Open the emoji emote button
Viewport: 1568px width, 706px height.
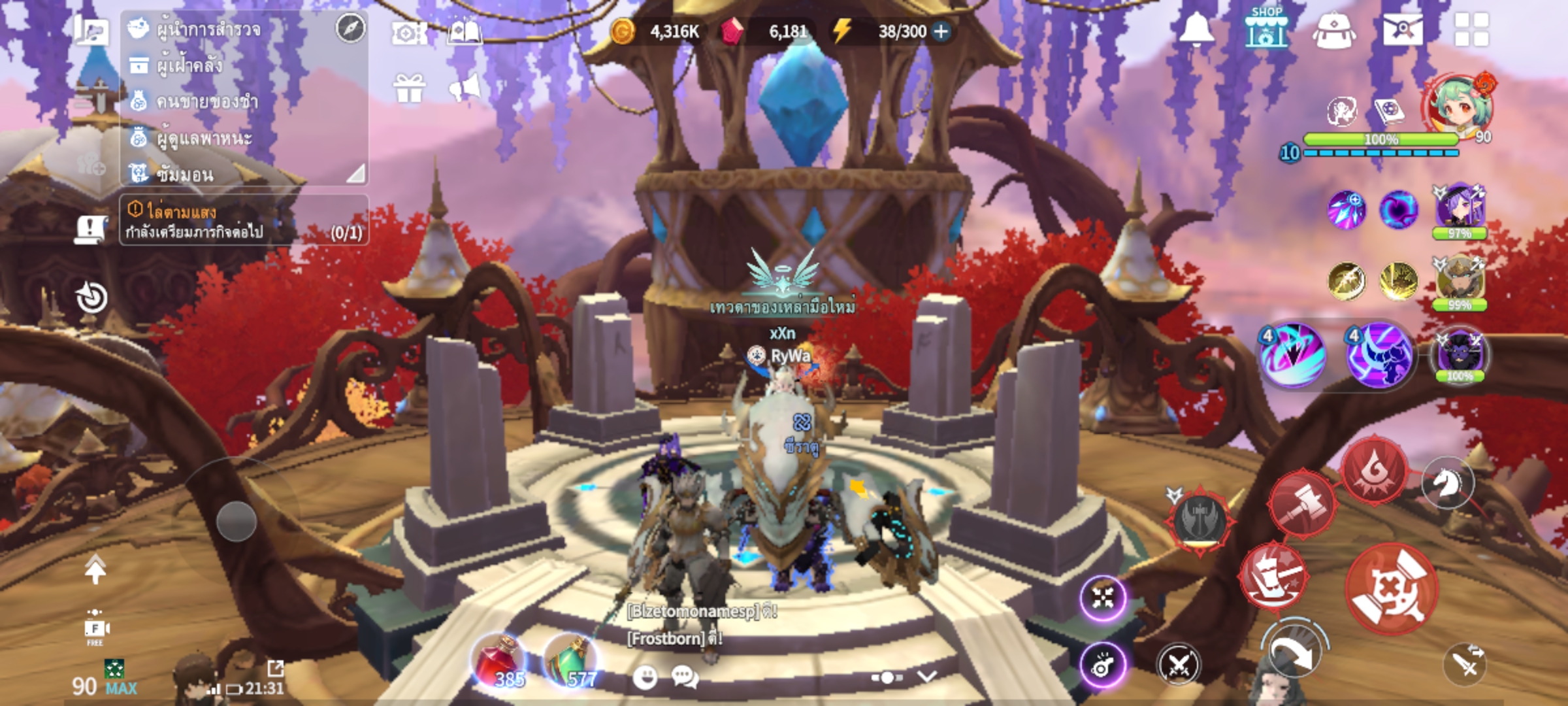[645, 678]
